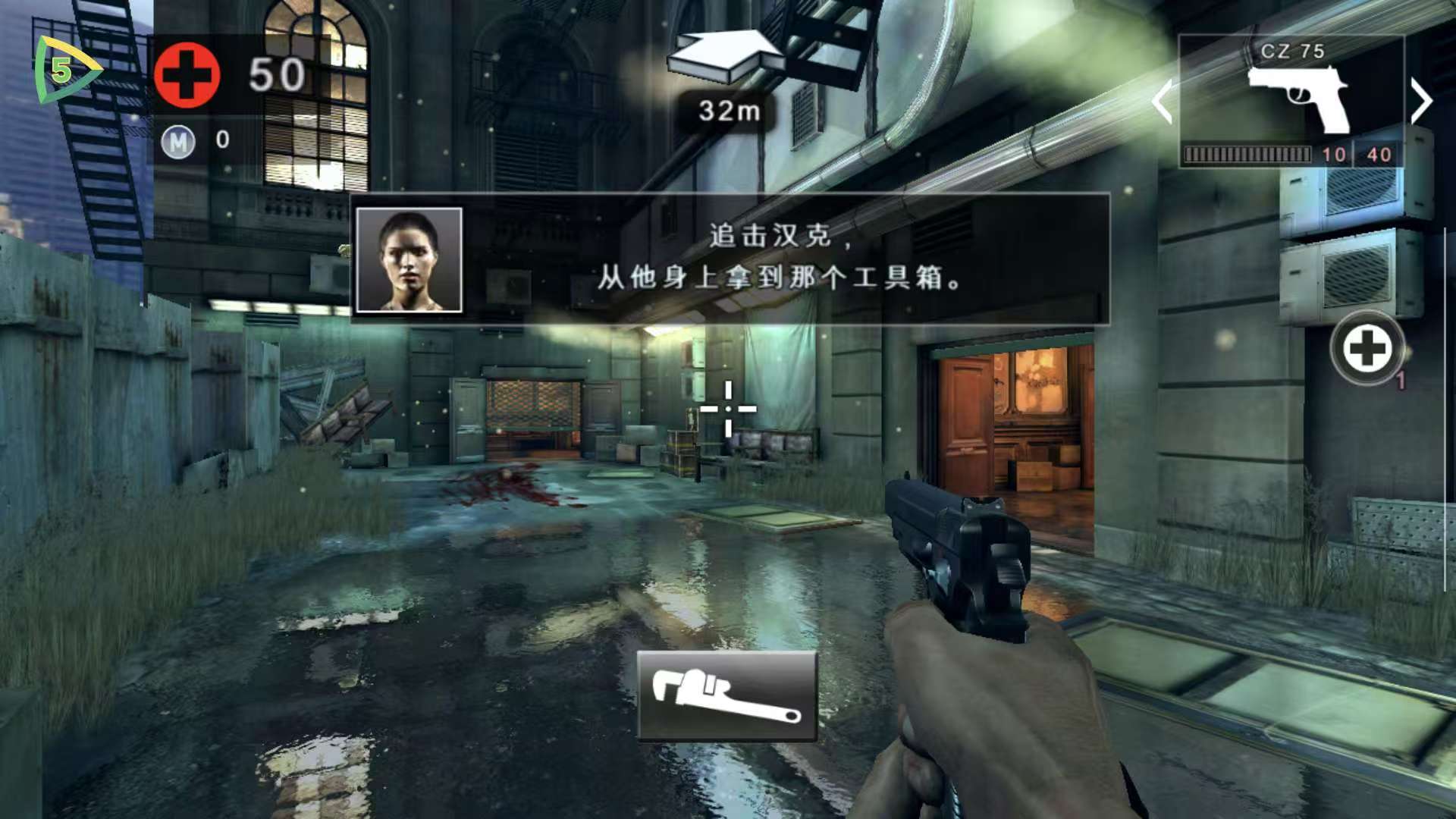Viewport: 1456px width, 819px height.
Task: Click the red health cross icon
Action: [x=187, y=75]
